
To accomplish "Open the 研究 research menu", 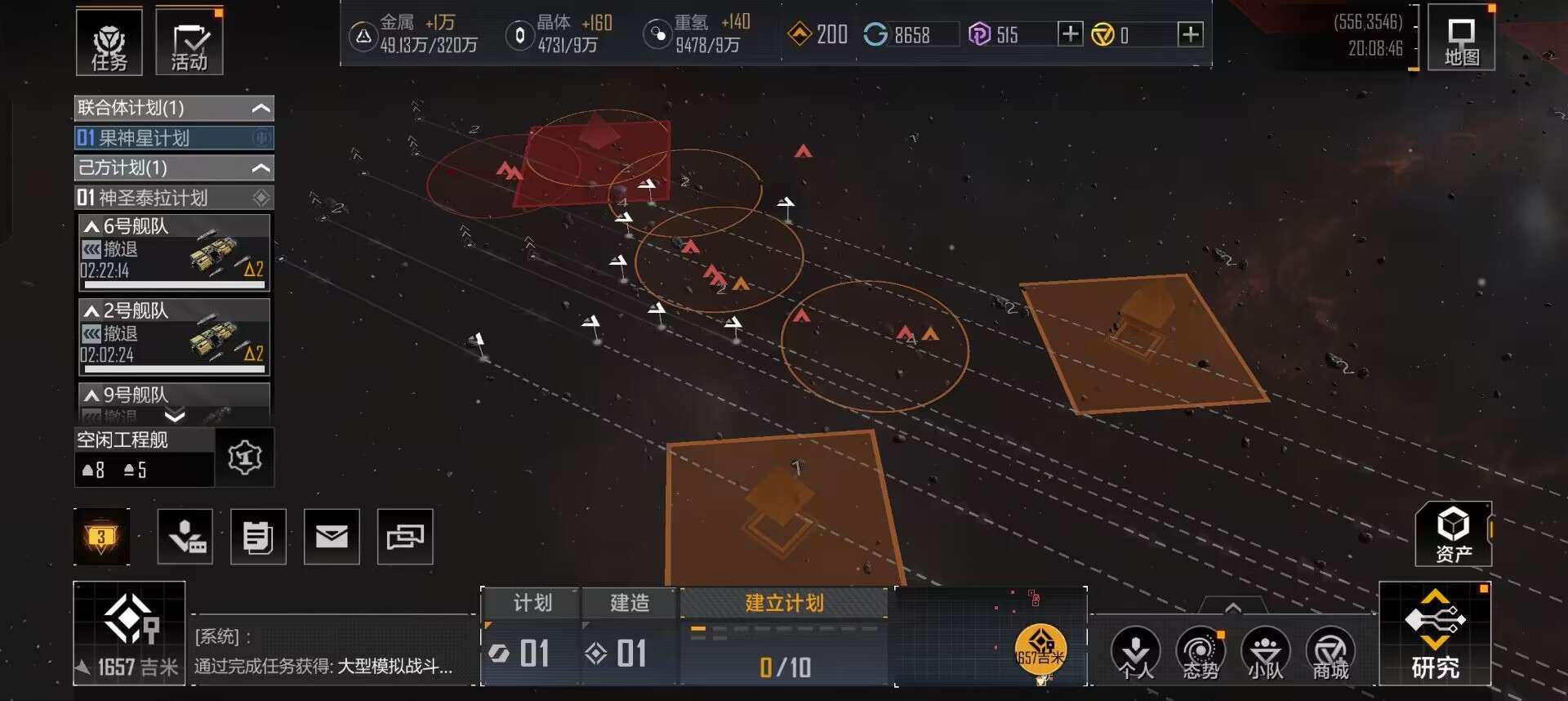I will point(1435,634).
